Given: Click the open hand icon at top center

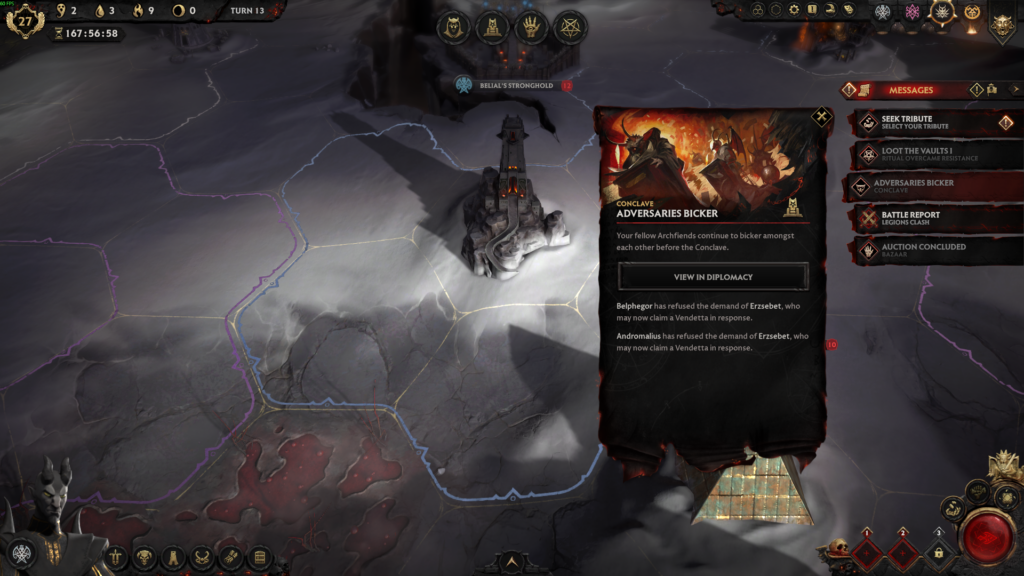Looking at the screenshot, I should click(532, 26).
